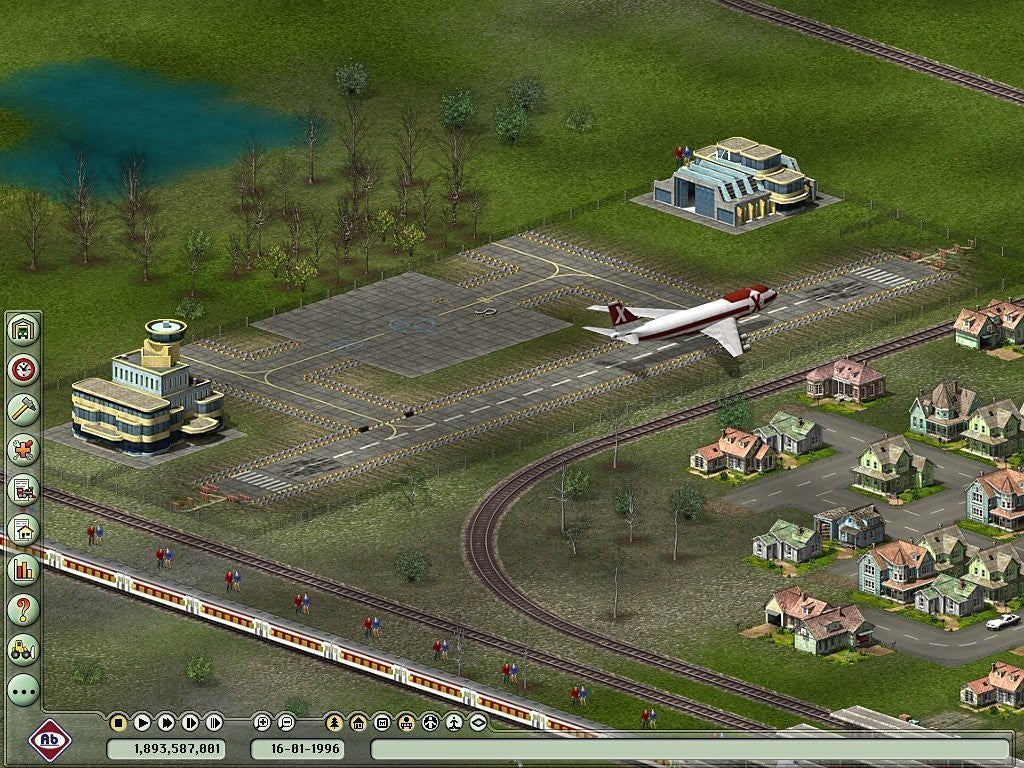Click the Ab company logo diamond

click(50, 741)
